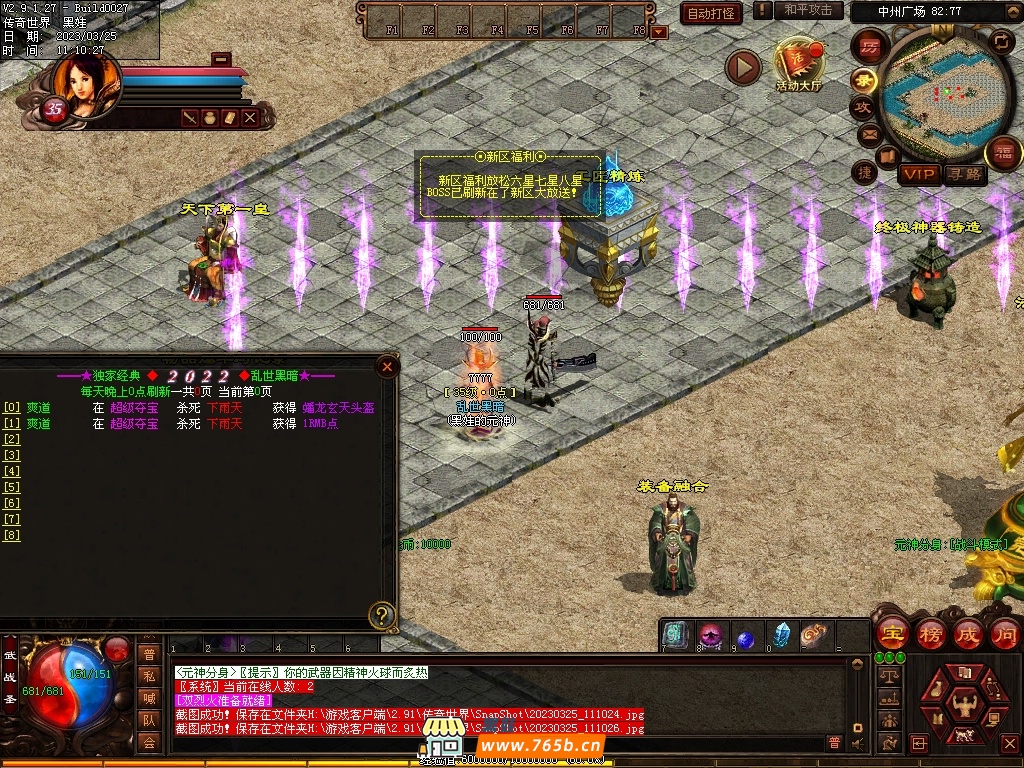Open the 历 calendar round button

tap(870, 46)
